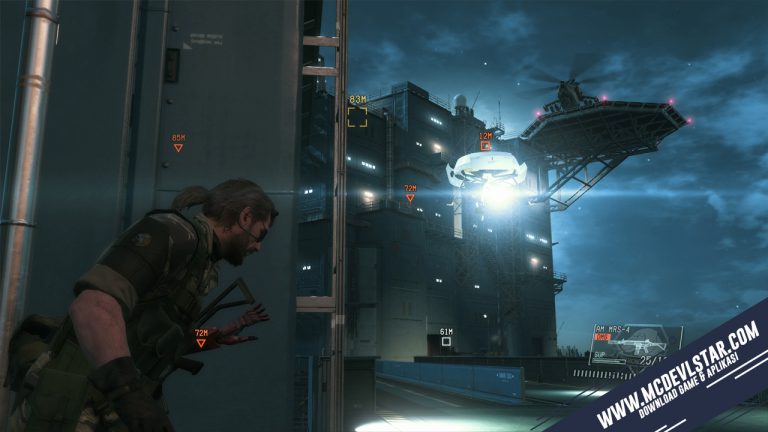
Task: Click the red square marker labeled 12M
Action: [x=486, y=146]
